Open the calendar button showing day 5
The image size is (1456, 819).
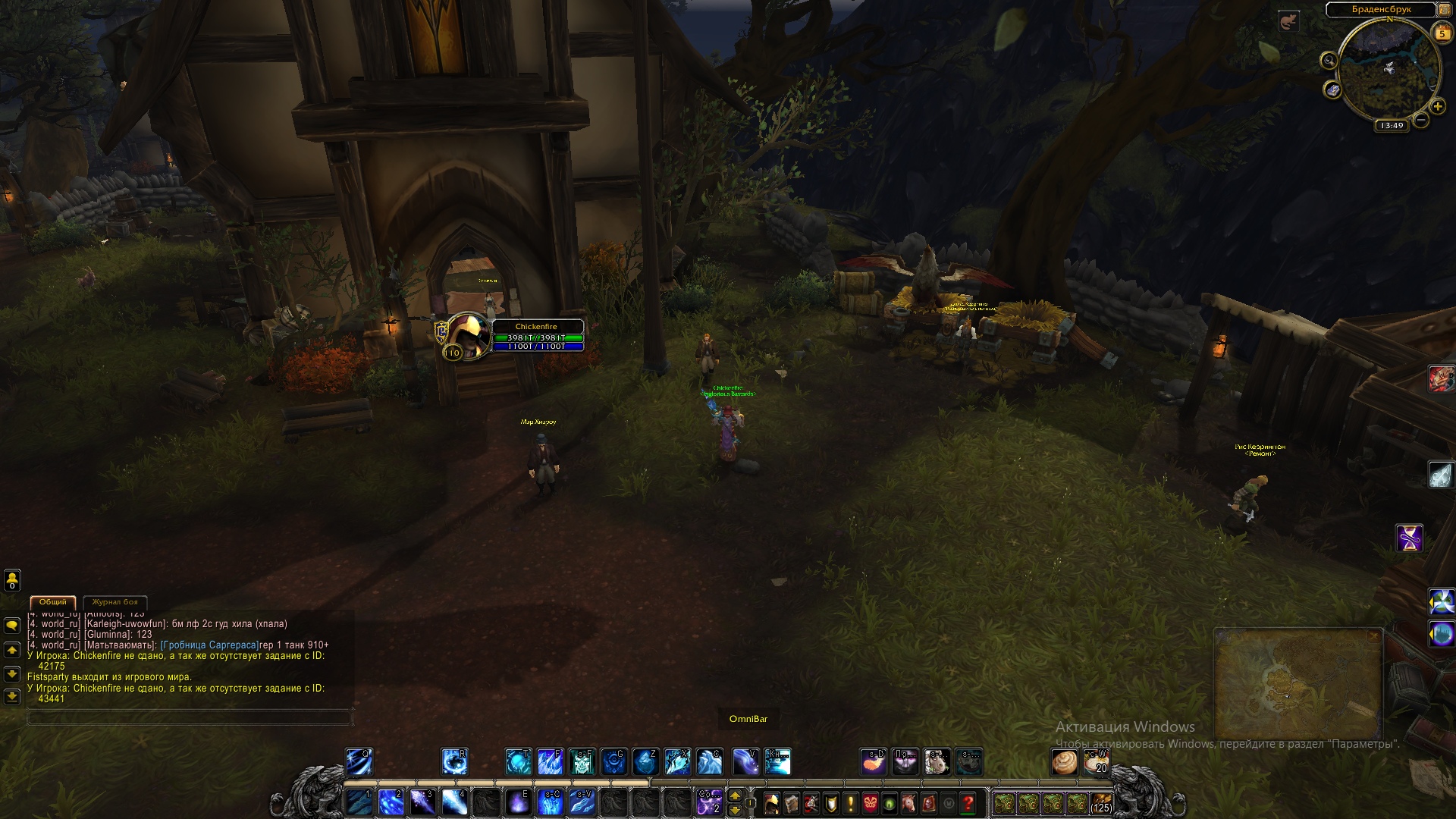(x=1442, y=33)
